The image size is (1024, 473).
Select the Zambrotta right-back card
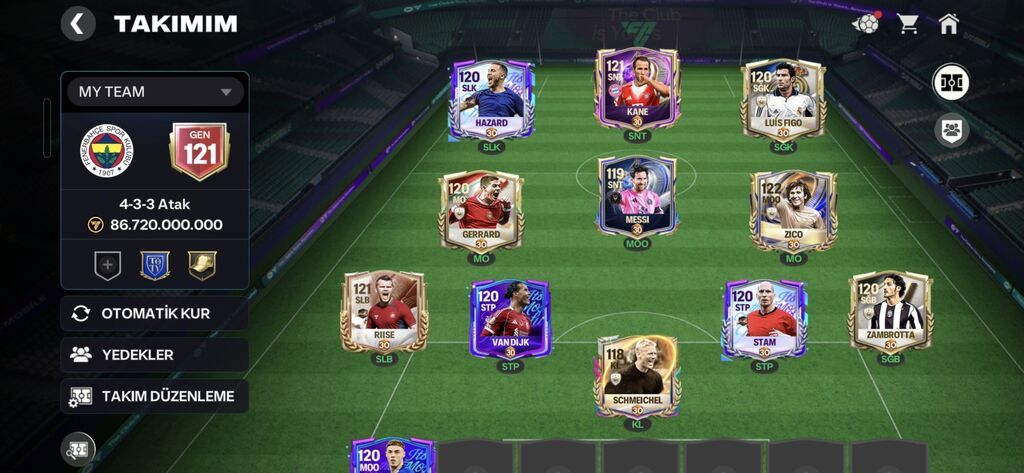[x=890, y=313]
